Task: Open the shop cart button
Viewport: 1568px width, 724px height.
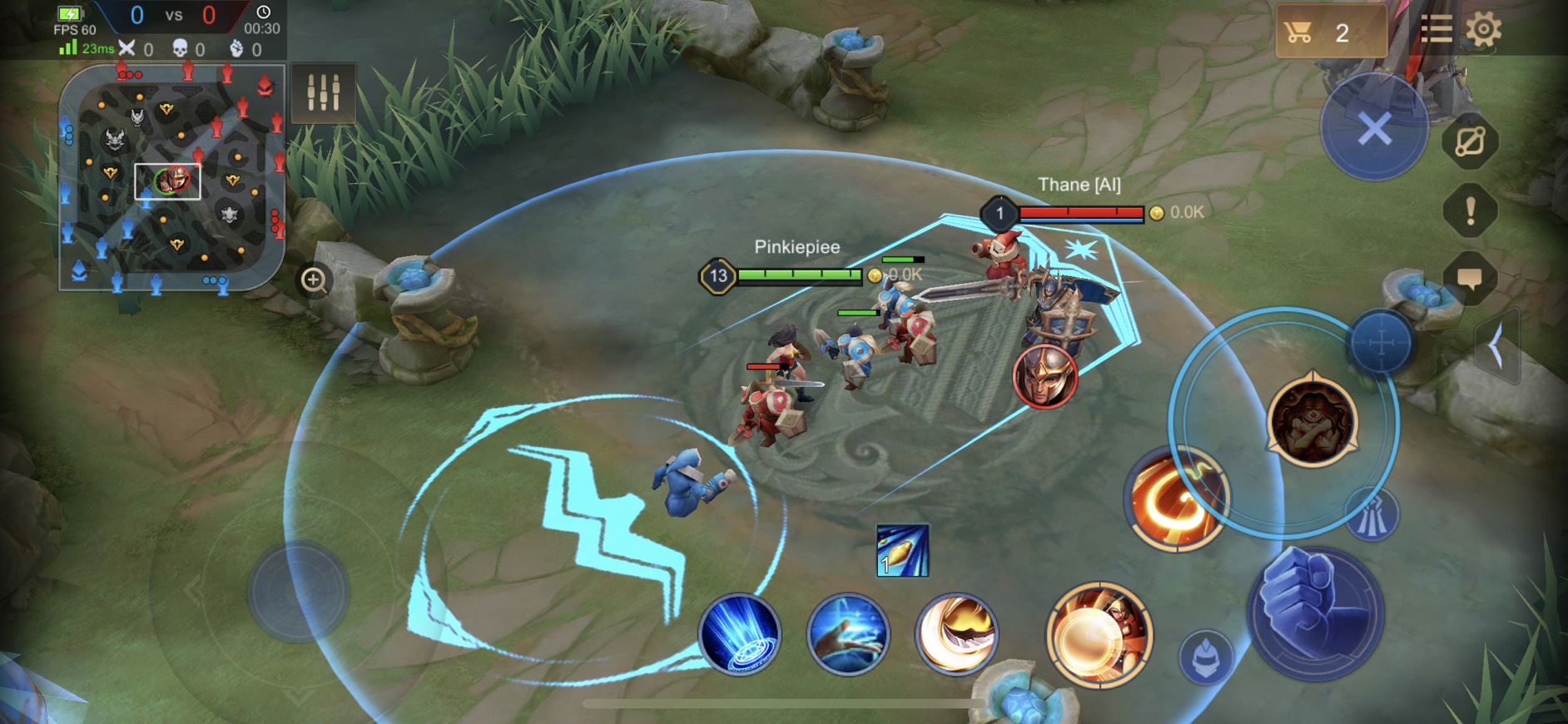Action: (1329, 33)
